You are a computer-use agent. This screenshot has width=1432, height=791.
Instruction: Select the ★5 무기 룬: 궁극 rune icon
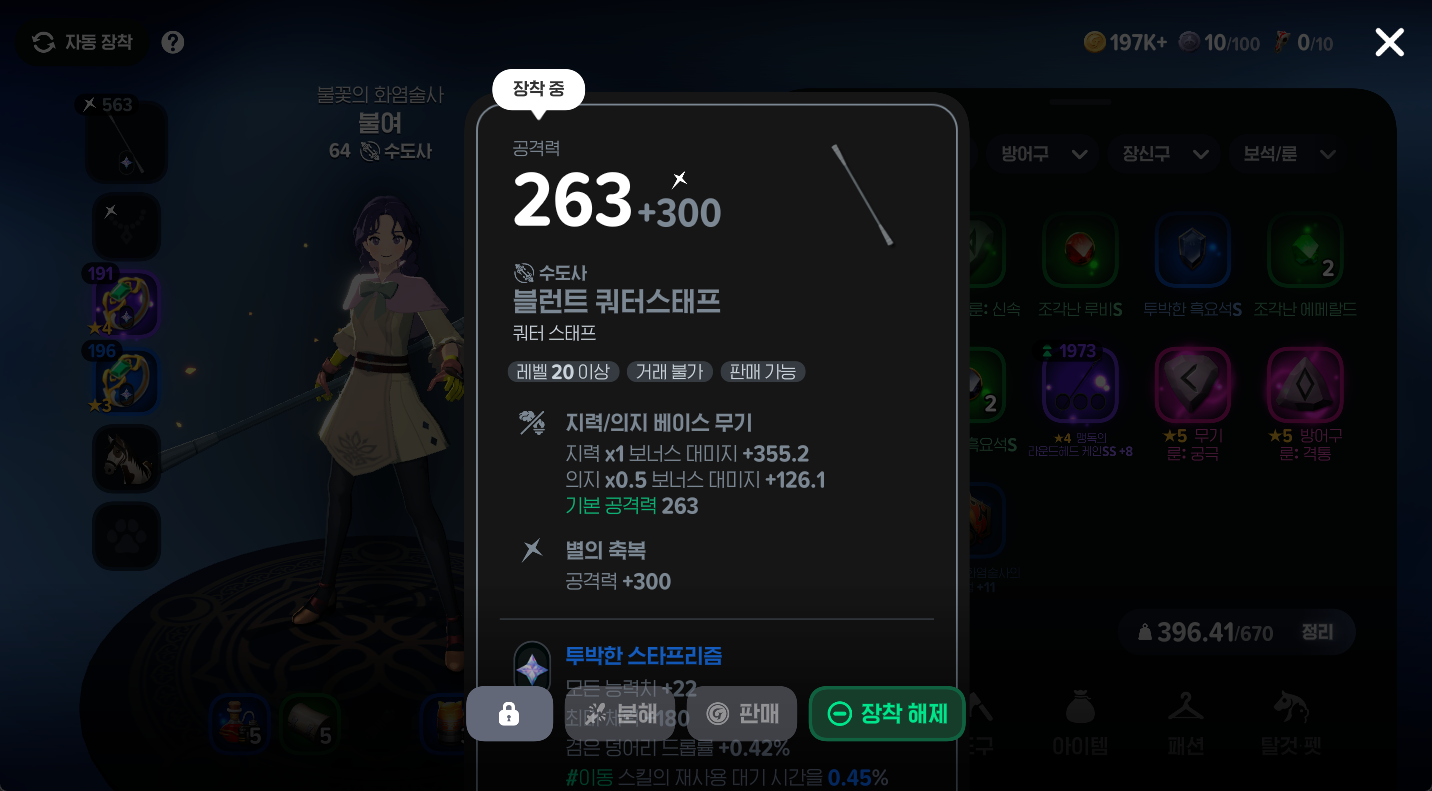(1193, 383)
